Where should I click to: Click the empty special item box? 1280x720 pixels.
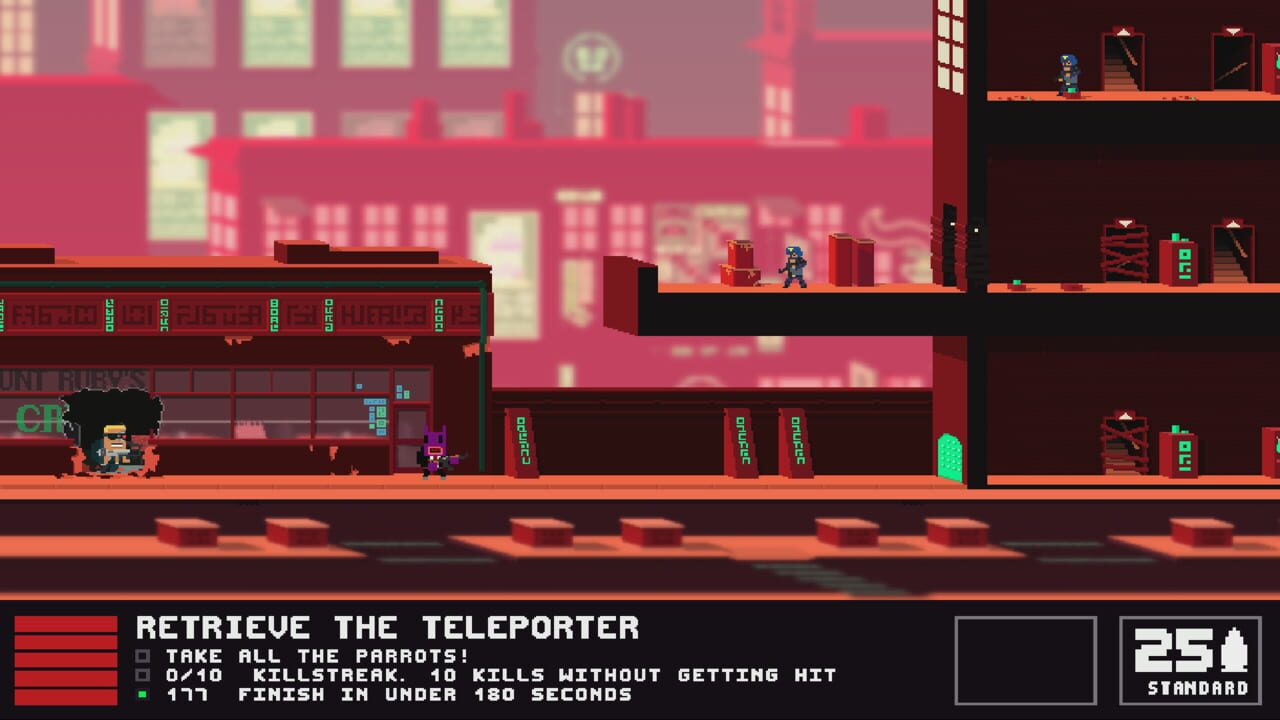(x=1025, y=661)
